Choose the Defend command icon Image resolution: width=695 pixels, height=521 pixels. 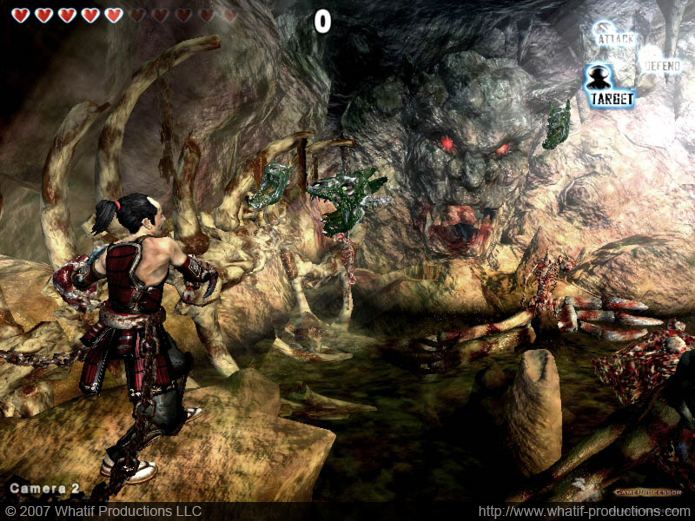(x=661, y=62)
